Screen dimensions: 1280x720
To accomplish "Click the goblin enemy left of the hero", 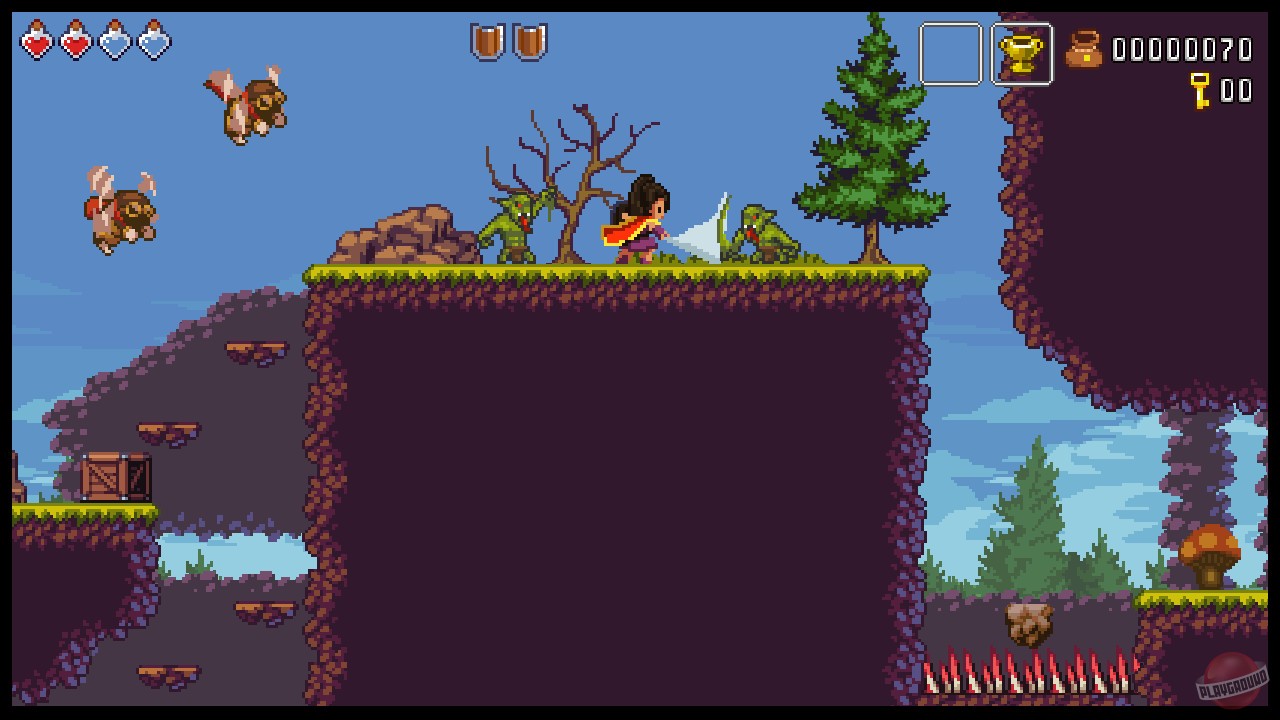I will (x=516, y=225).
